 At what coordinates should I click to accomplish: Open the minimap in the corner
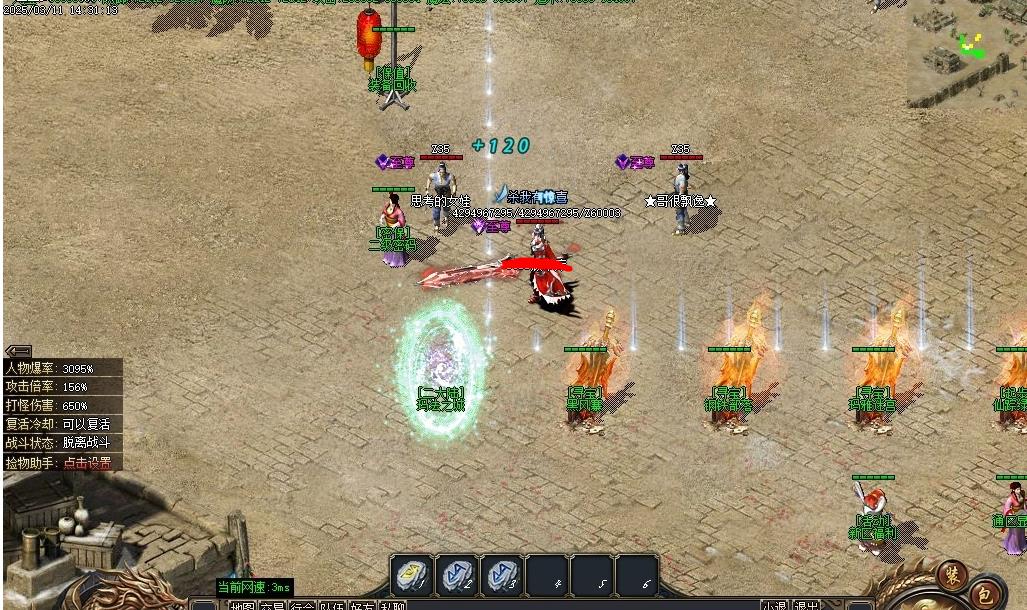tap(966, 54)
